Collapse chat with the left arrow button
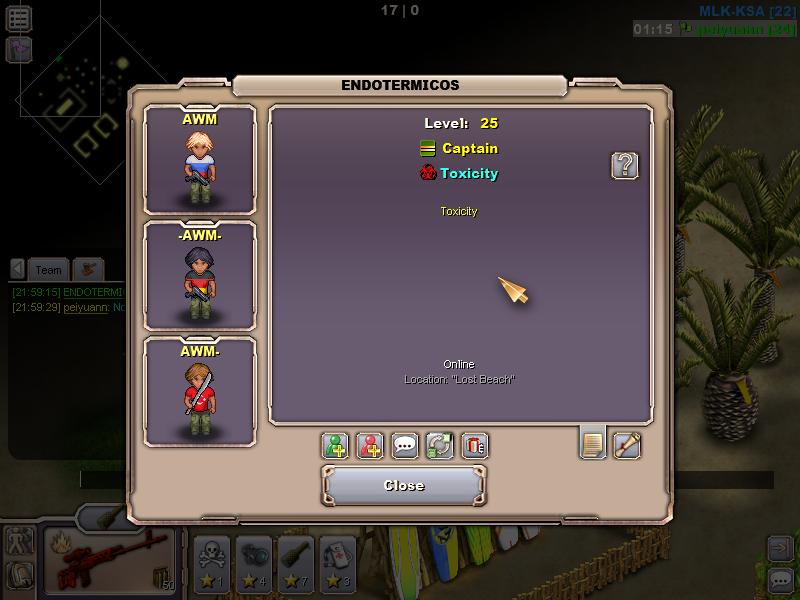Screen dimensions: 800x600 point(18,269)
